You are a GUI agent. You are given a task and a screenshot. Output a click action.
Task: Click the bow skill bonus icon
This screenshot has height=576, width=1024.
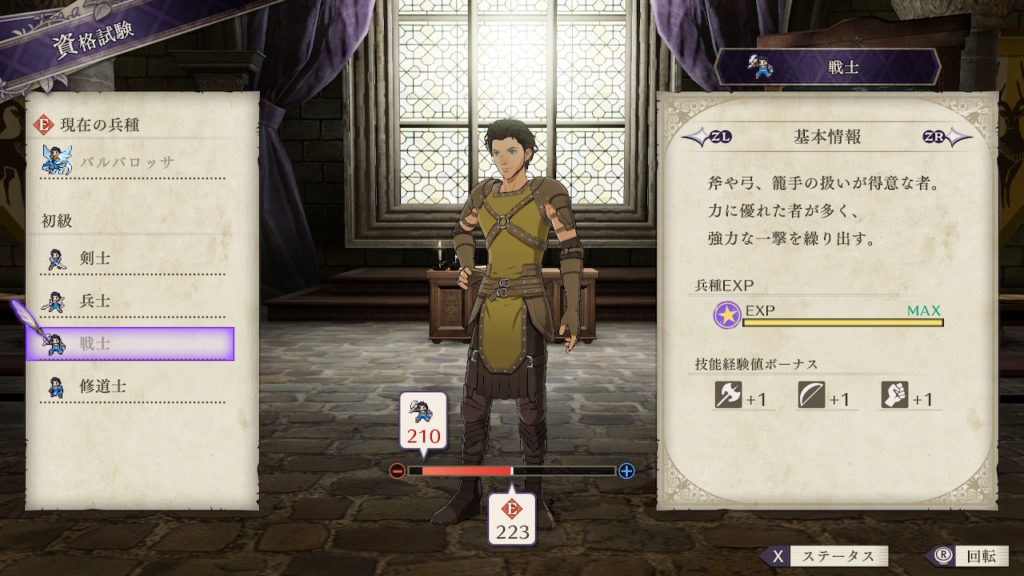pos(810,396)
